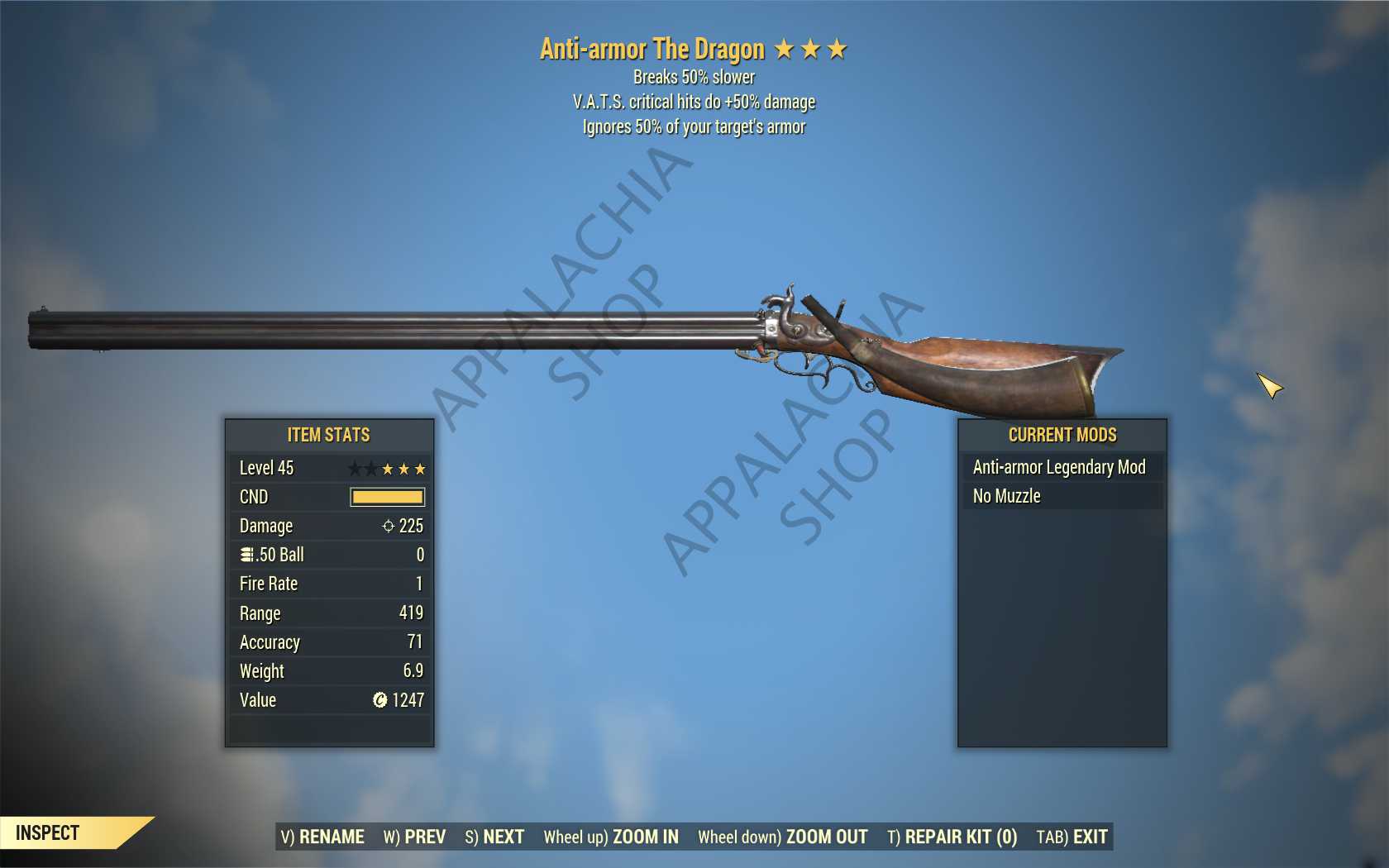Click the ZOOM IN button
1389x868 pixels.
611,837
